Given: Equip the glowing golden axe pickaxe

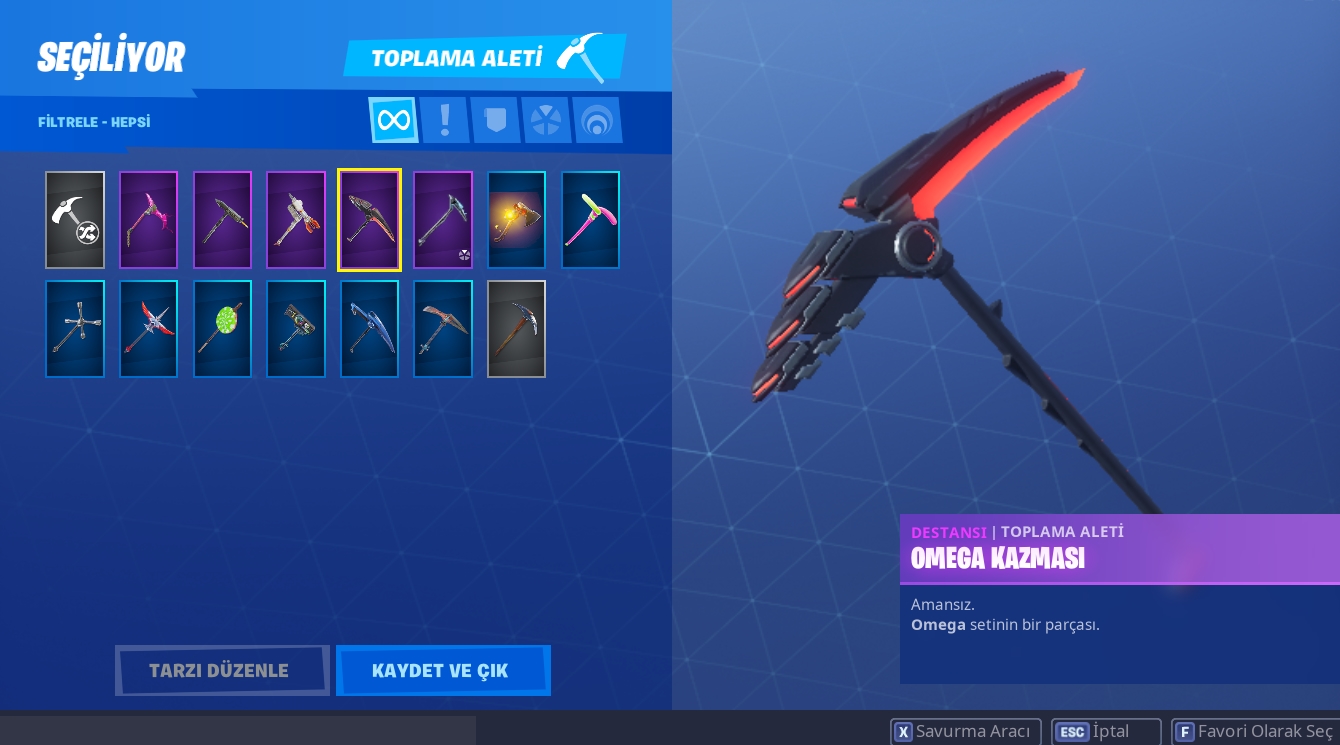Looking at the screenshot, I should [516, 220].
